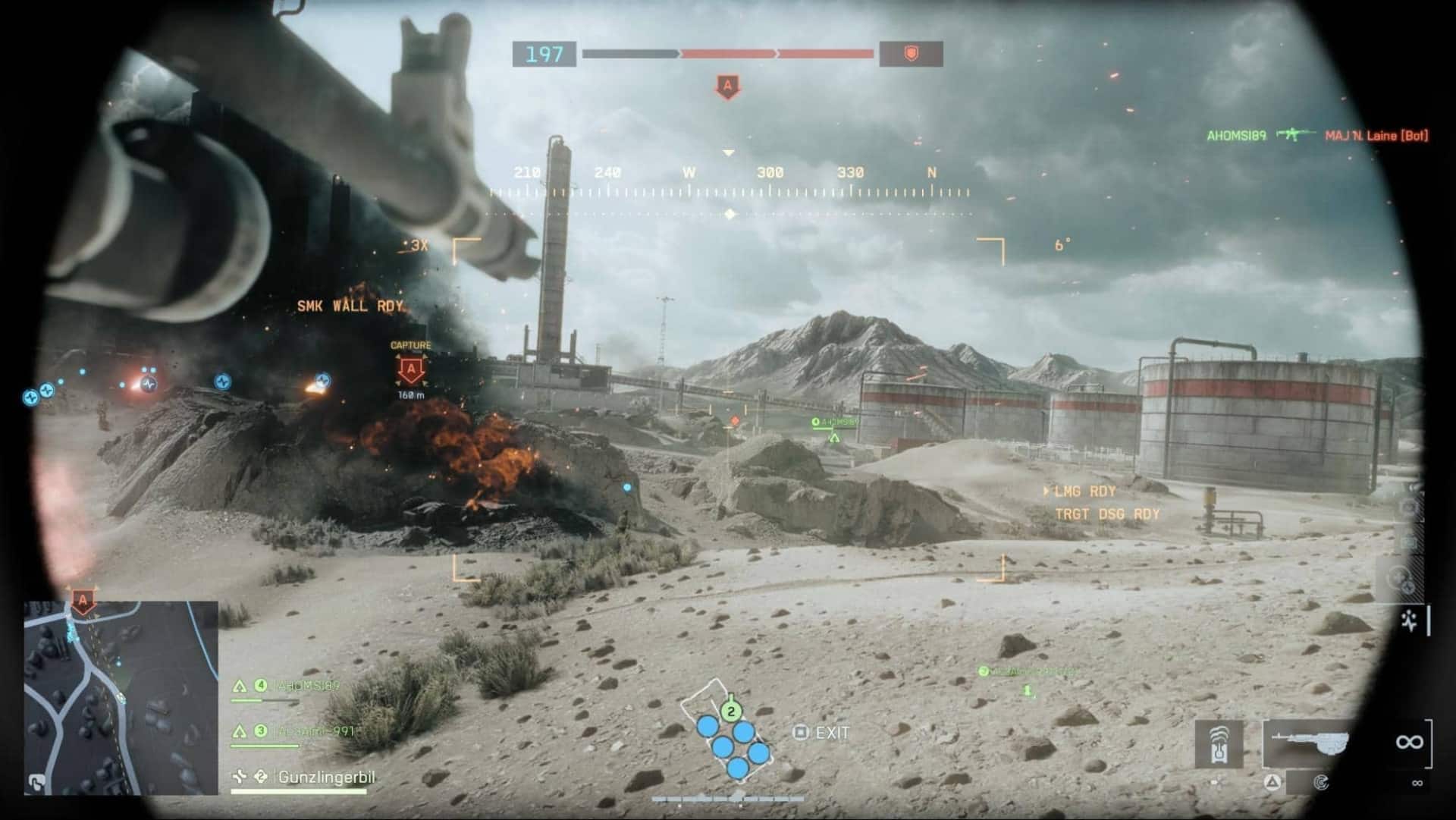Open the minimap in the corner
Image resolution: width=1456 pixels, height=820 pixels.
point(121,698)
